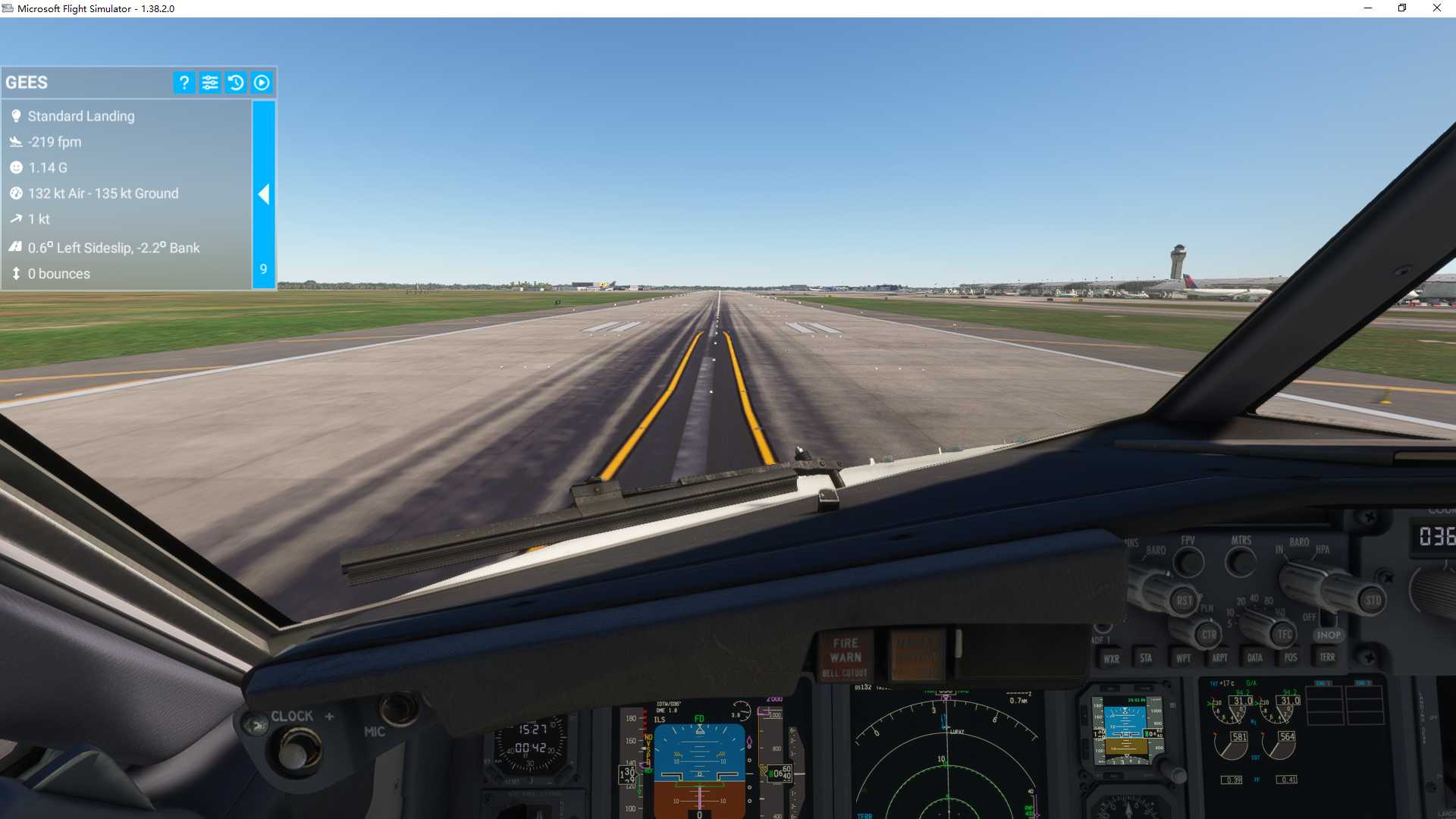
Task: Toggle the WXR weather radar display
Action: click(x=1112, y=658)
